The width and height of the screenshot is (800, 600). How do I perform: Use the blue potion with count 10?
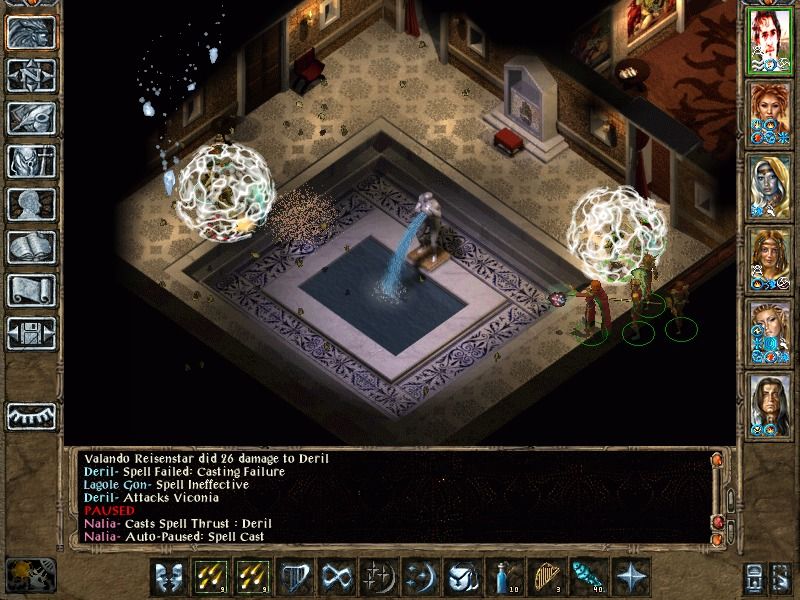coord(502,578)
